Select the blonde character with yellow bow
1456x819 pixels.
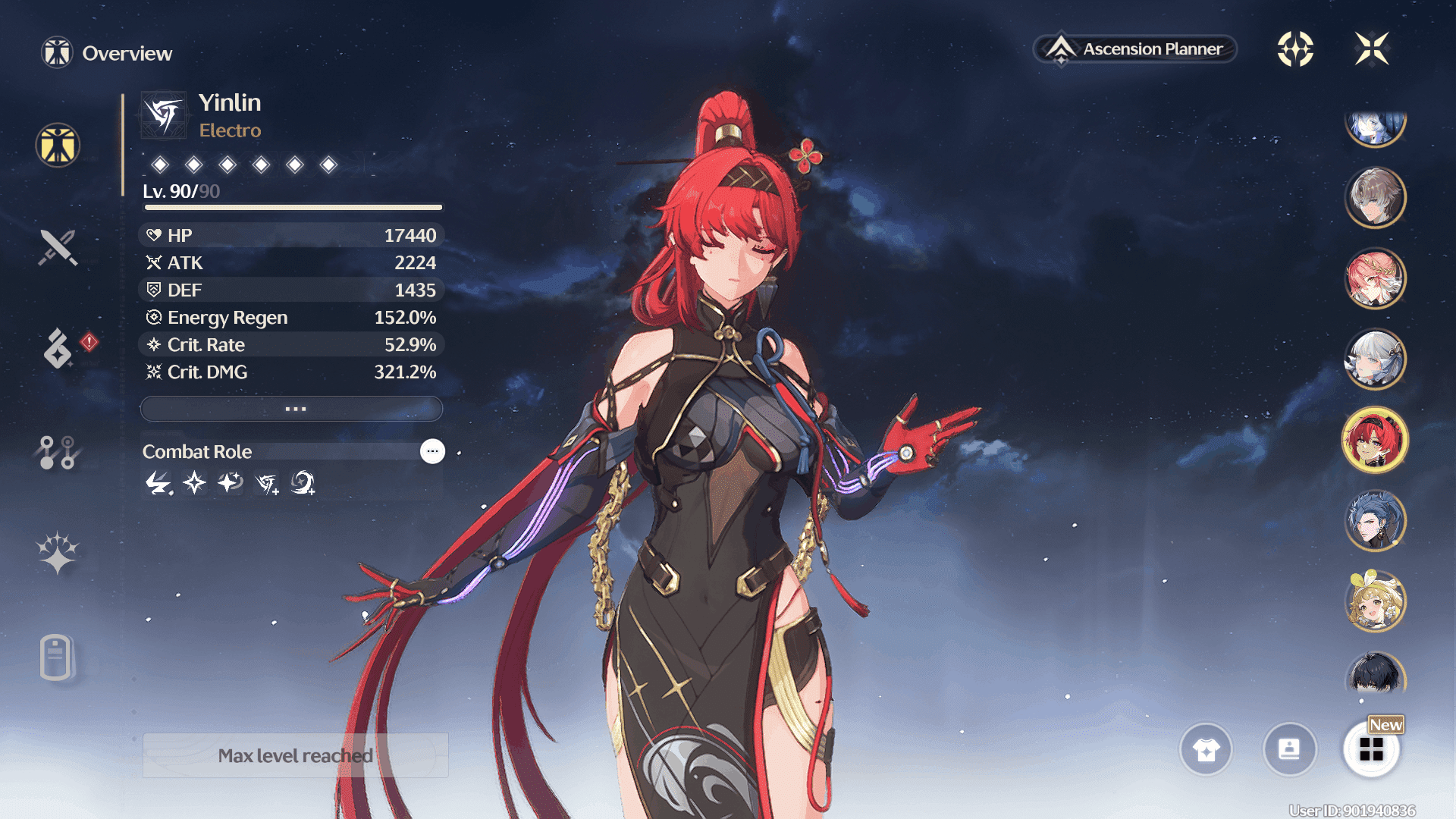1375,602
